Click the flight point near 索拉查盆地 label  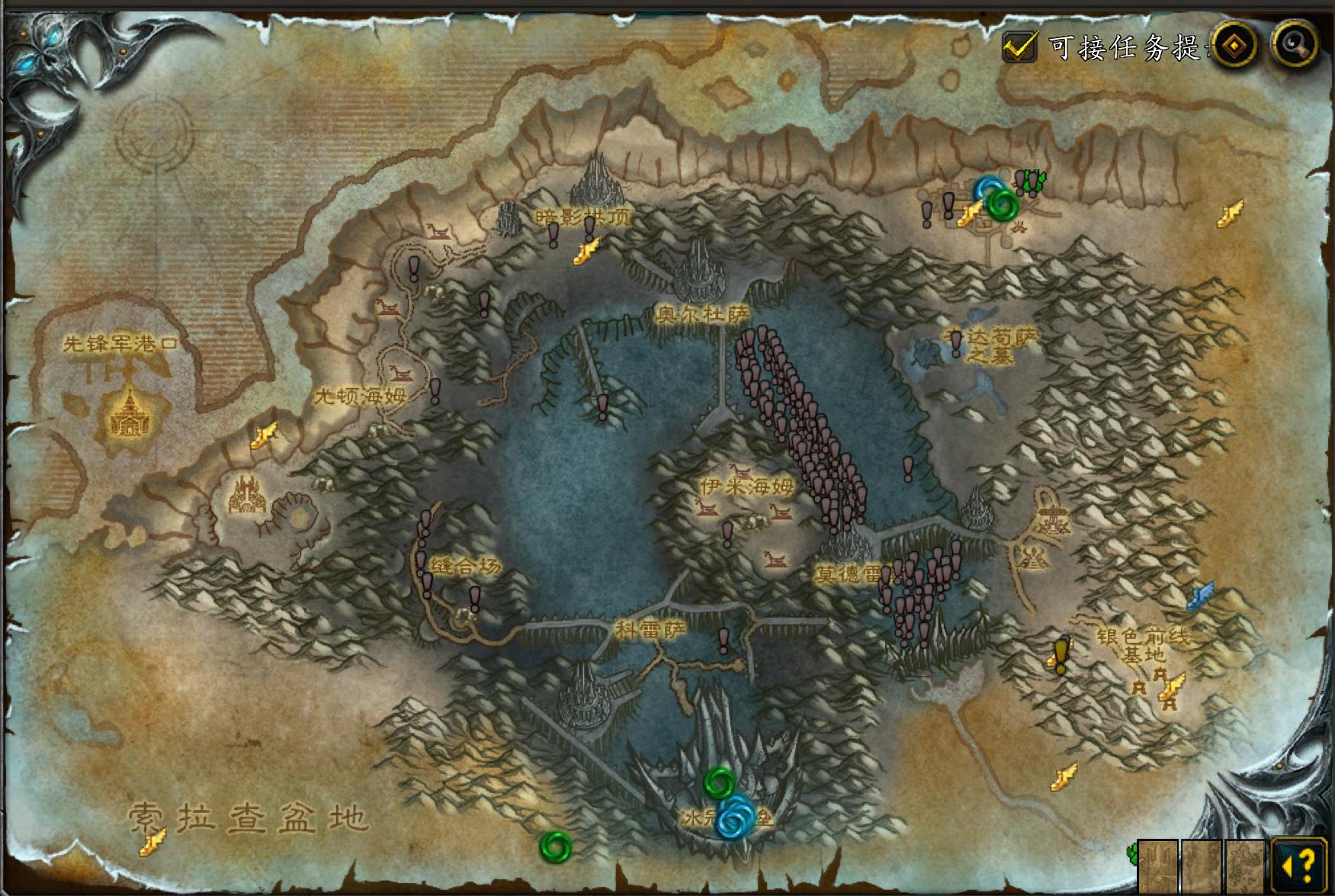pyautogui.click(x=152, y=842)
